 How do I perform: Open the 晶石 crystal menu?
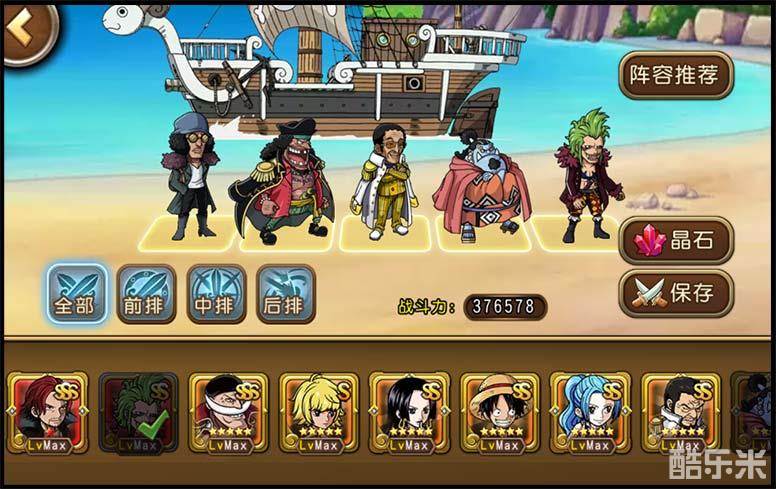pos(676,241)
